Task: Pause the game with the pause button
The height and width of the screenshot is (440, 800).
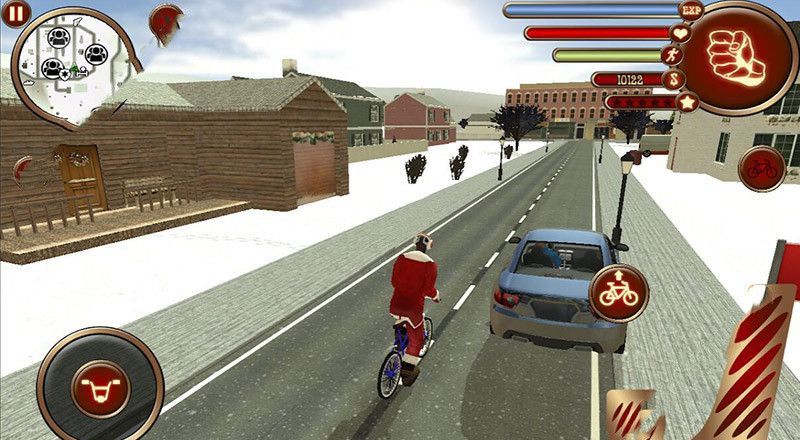Action: pos(18,13)
